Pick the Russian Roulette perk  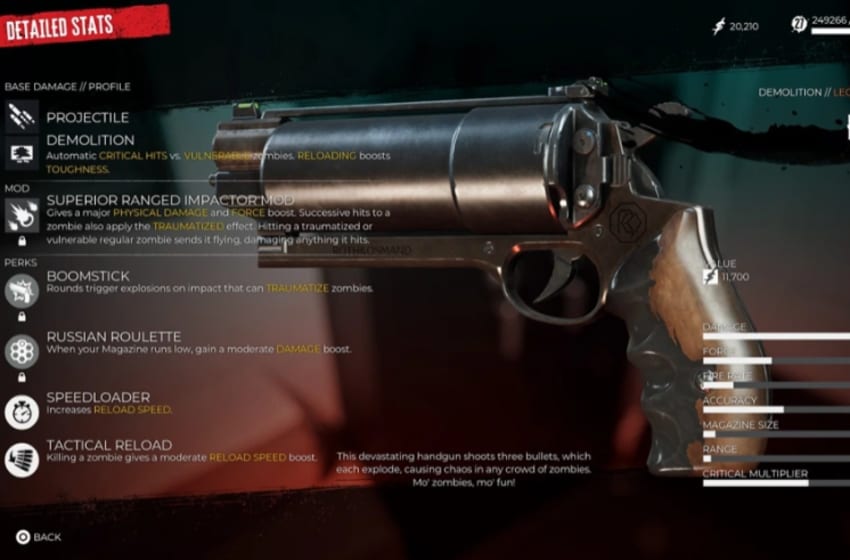click(113, 337)
